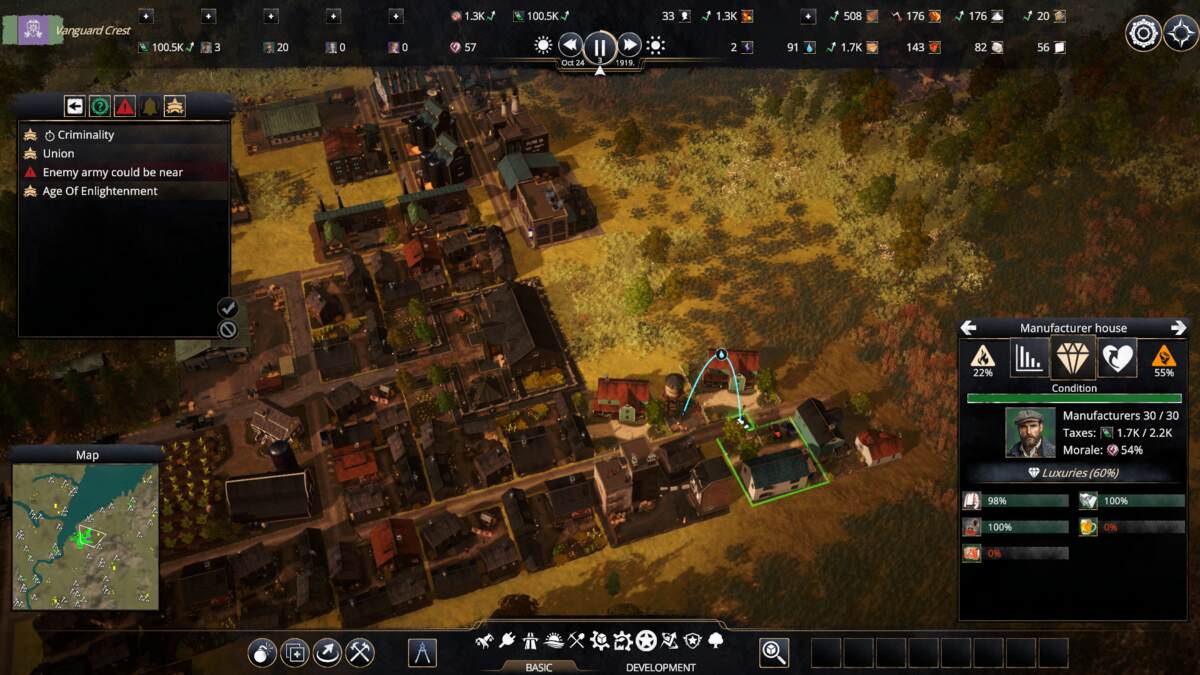Activate the demolish bomb tool
1200x675 pixels.
click(x=262, y=653)
